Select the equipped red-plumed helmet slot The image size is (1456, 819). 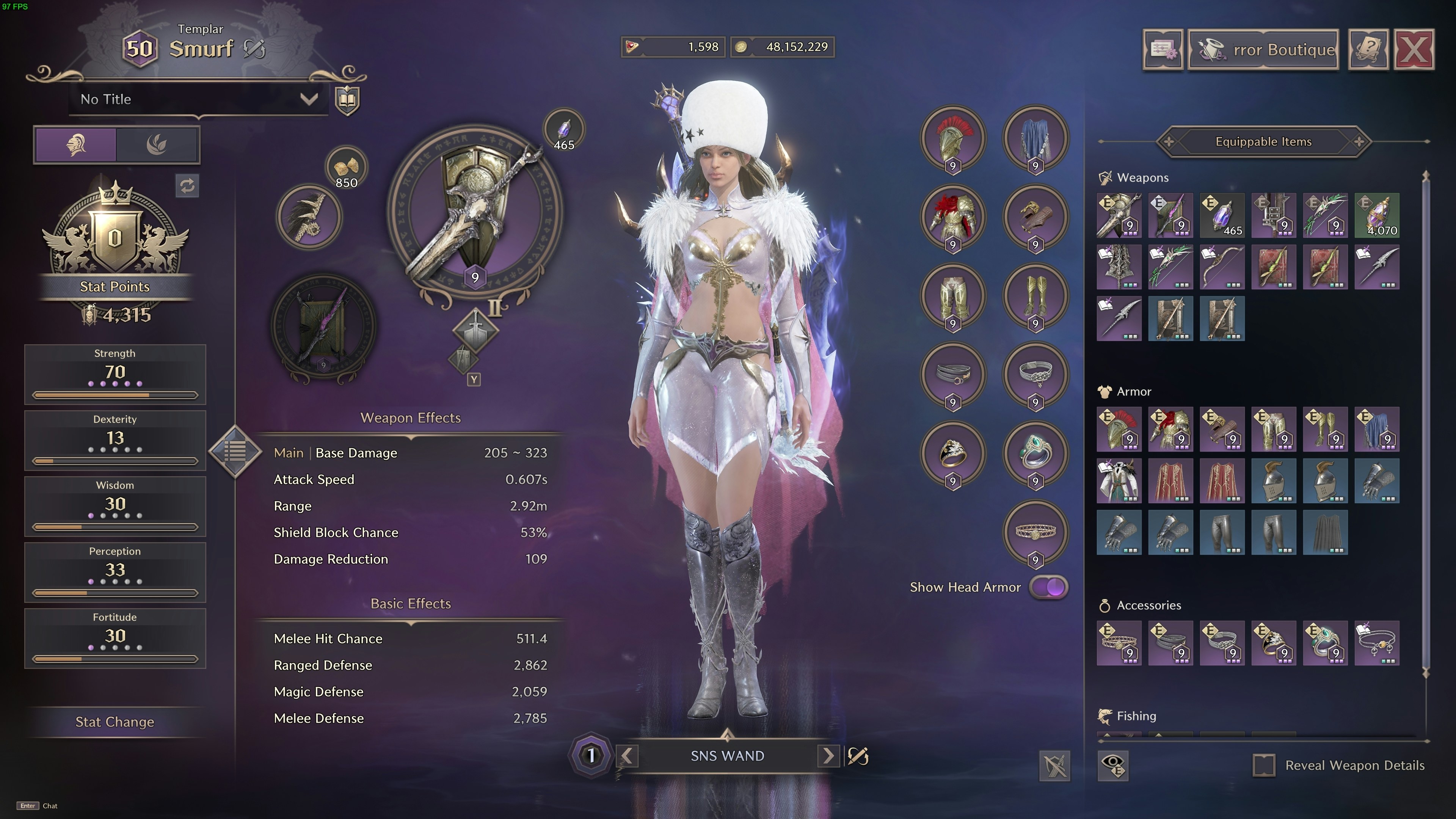(x=953, y=138)
